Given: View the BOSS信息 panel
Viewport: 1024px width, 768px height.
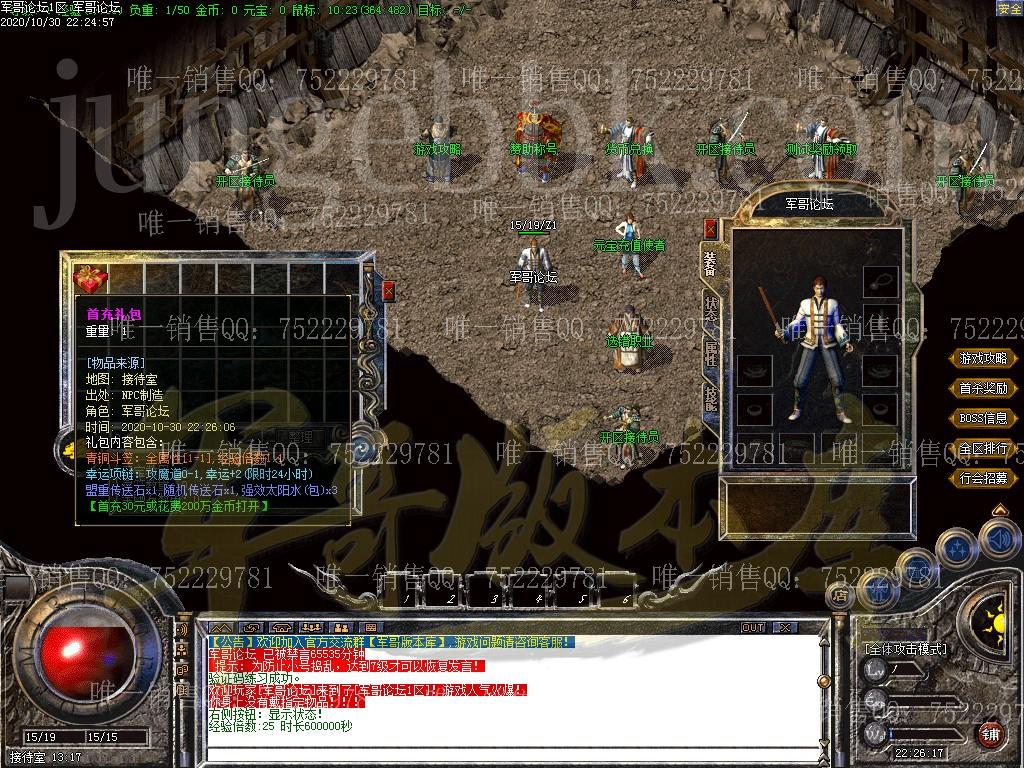Looking at the screenshot, I should (x=983, y=418).
